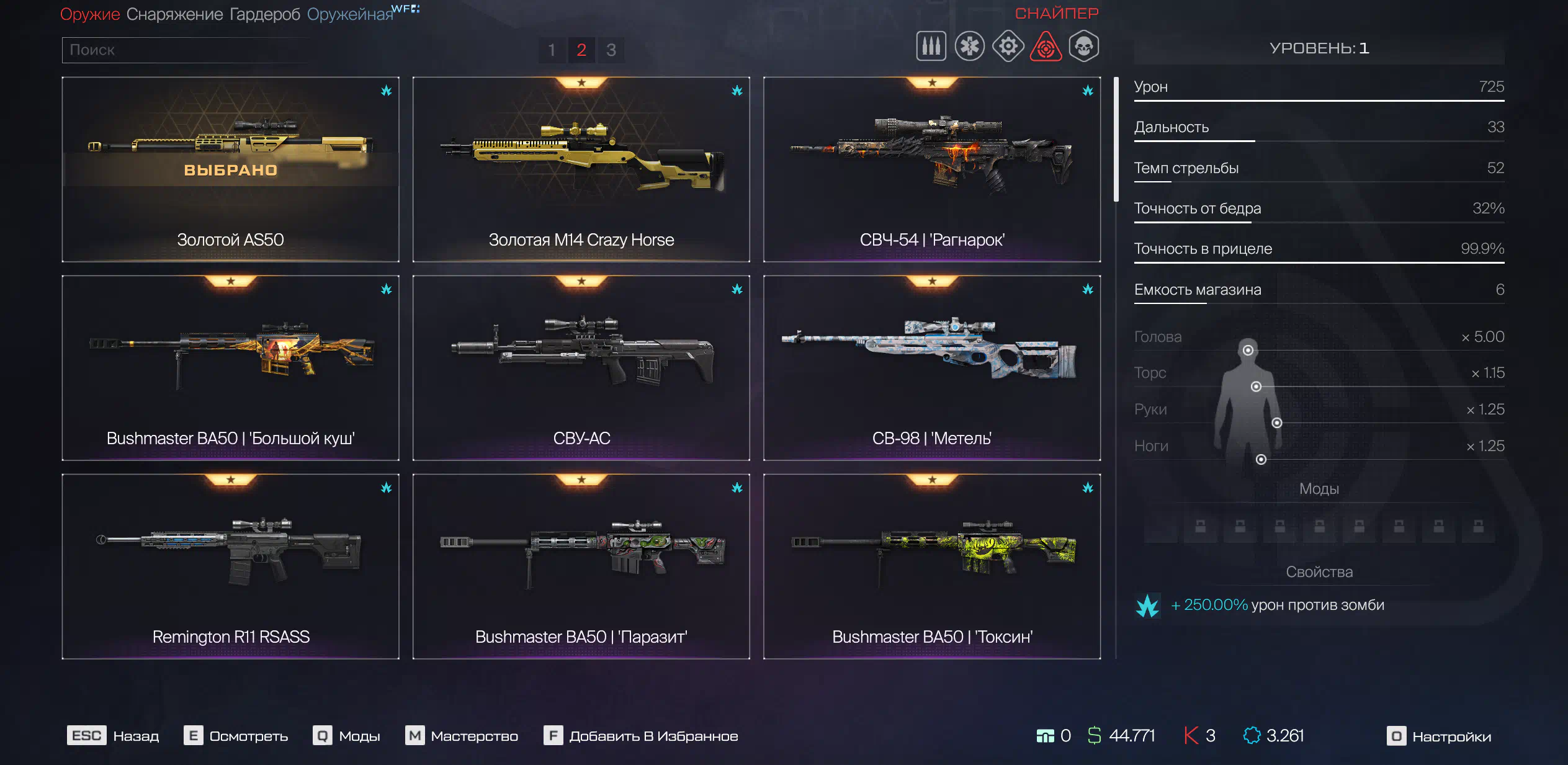This screenshot has width=1568, height=765.
Task: Go to the Оружейная section
Action: point(350,14)
